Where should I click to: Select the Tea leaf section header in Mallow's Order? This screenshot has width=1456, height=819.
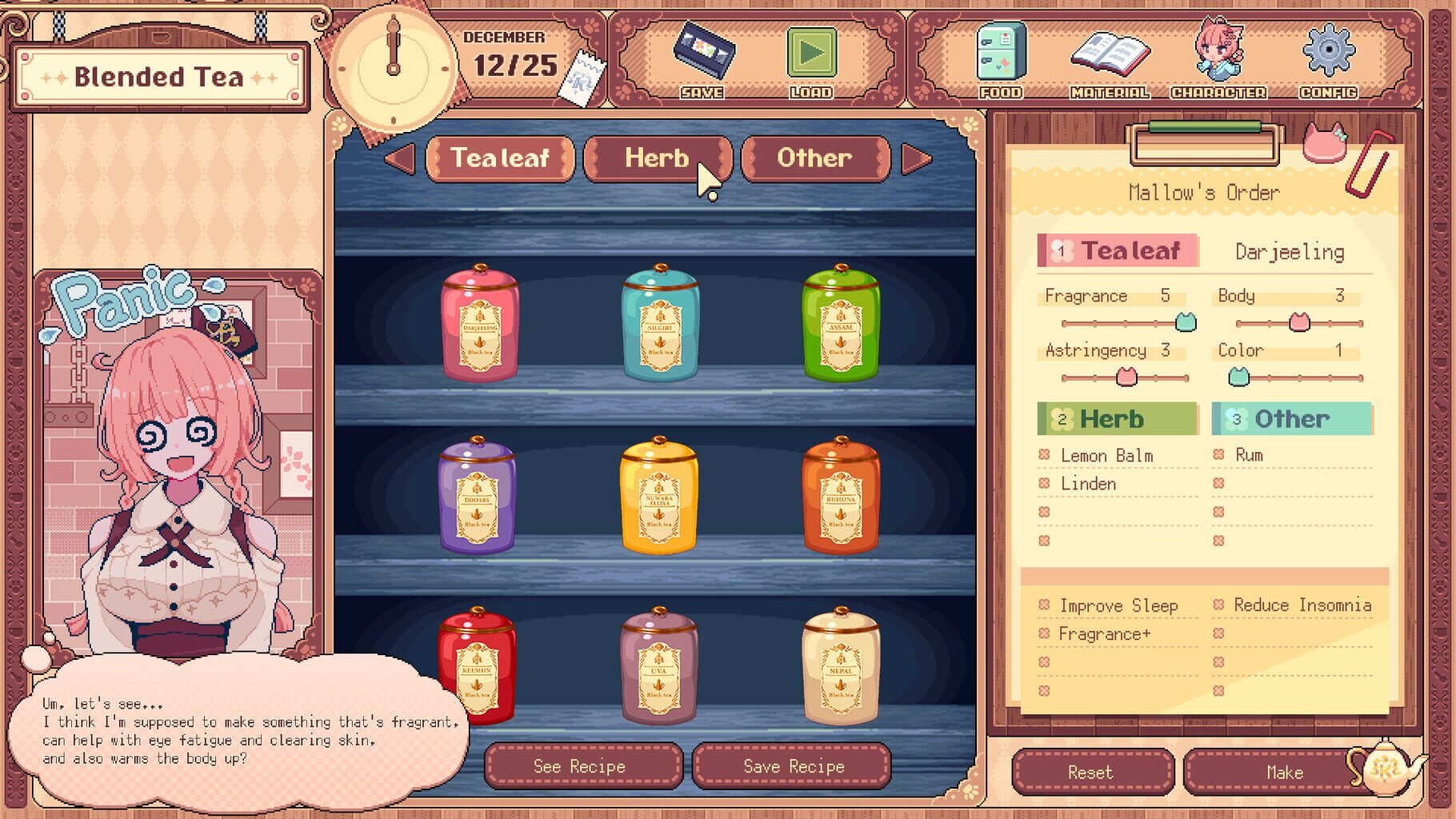click(x=1116, y=250)
